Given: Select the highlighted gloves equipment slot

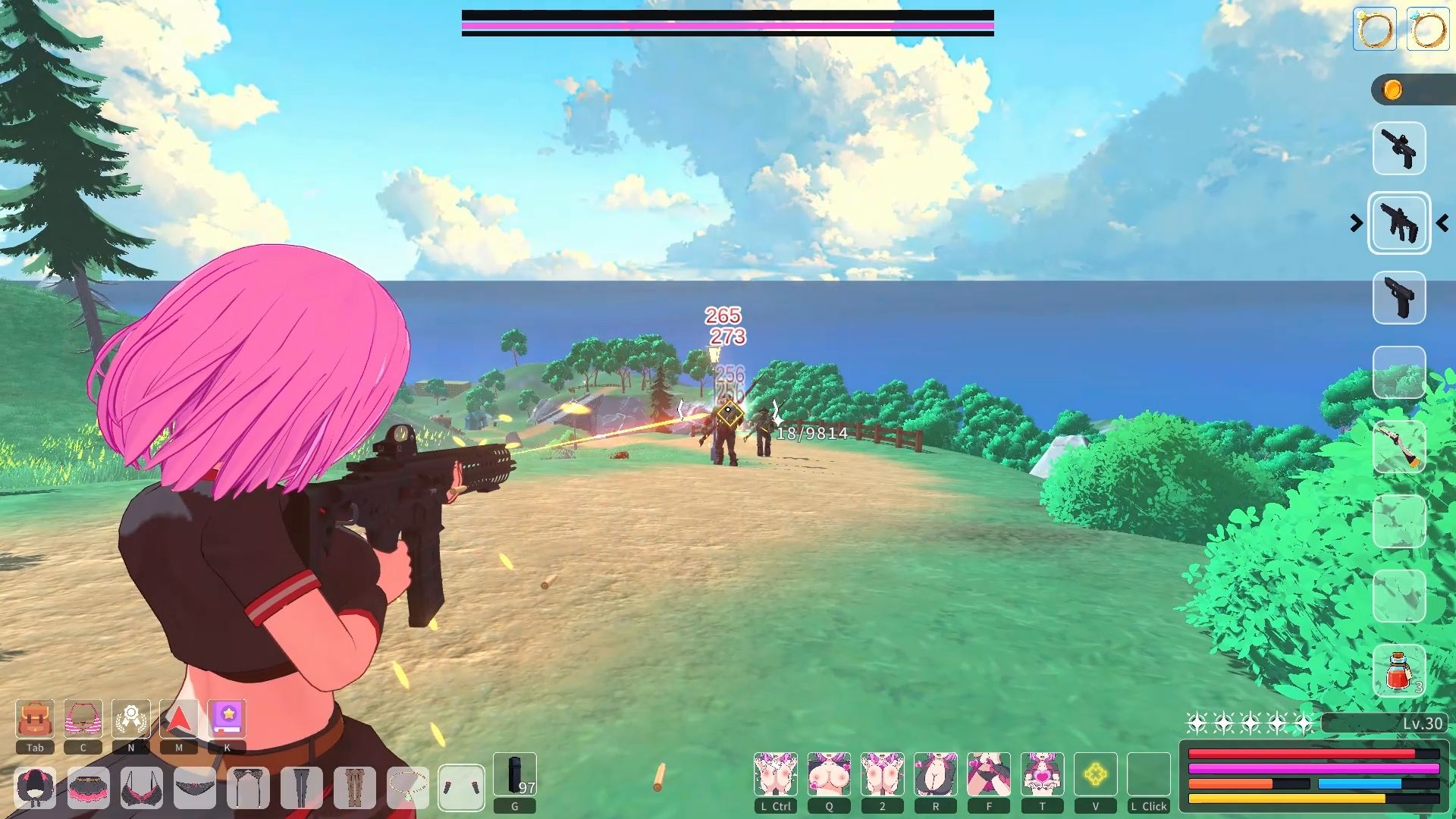Looking at the screenshot, I should (x=461, y=787).
